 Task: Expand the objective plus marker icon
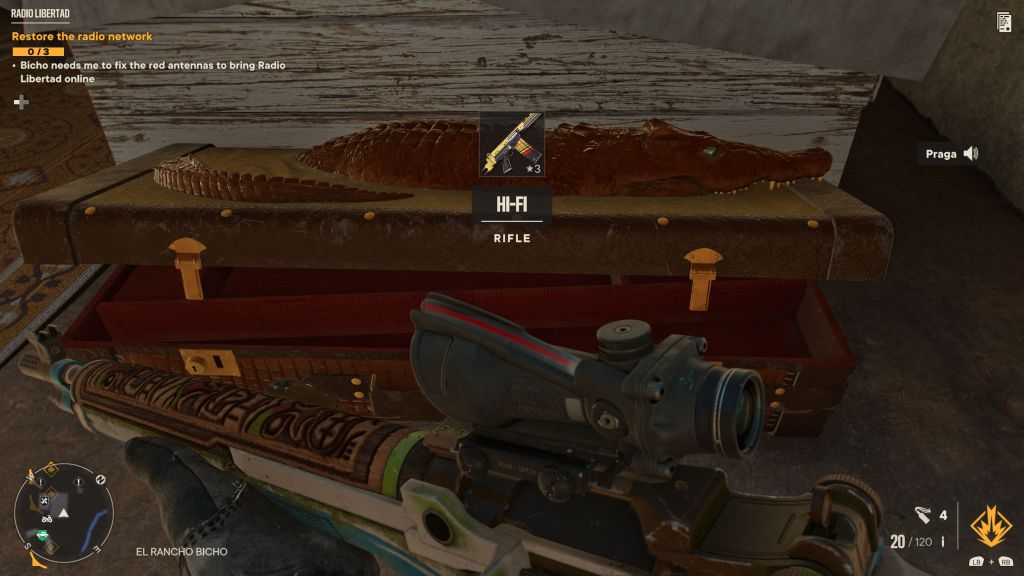tap(21, 102)
